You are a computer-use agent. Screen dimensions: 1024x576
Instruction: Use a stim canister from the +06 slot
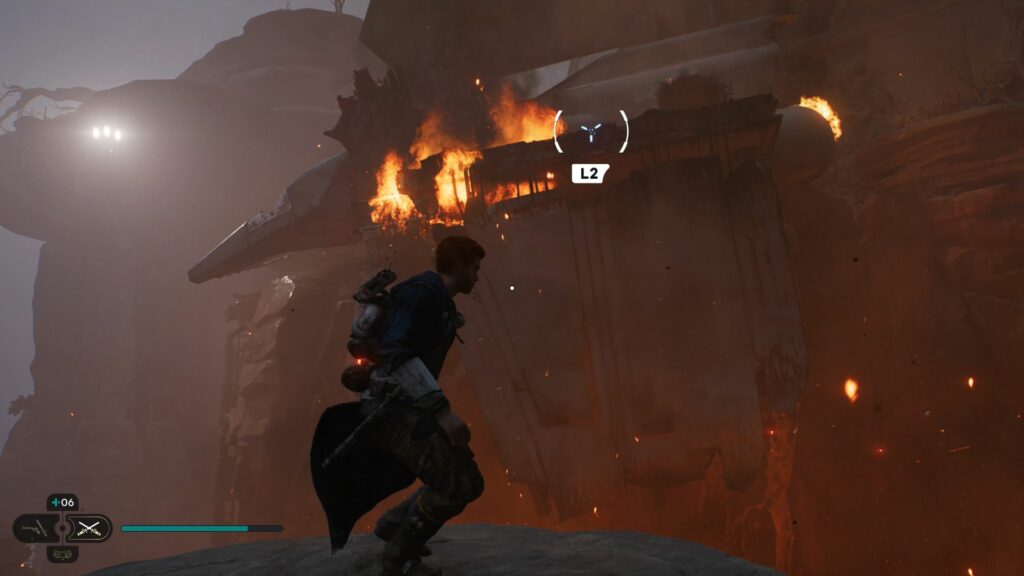click(x=62, y=503)
